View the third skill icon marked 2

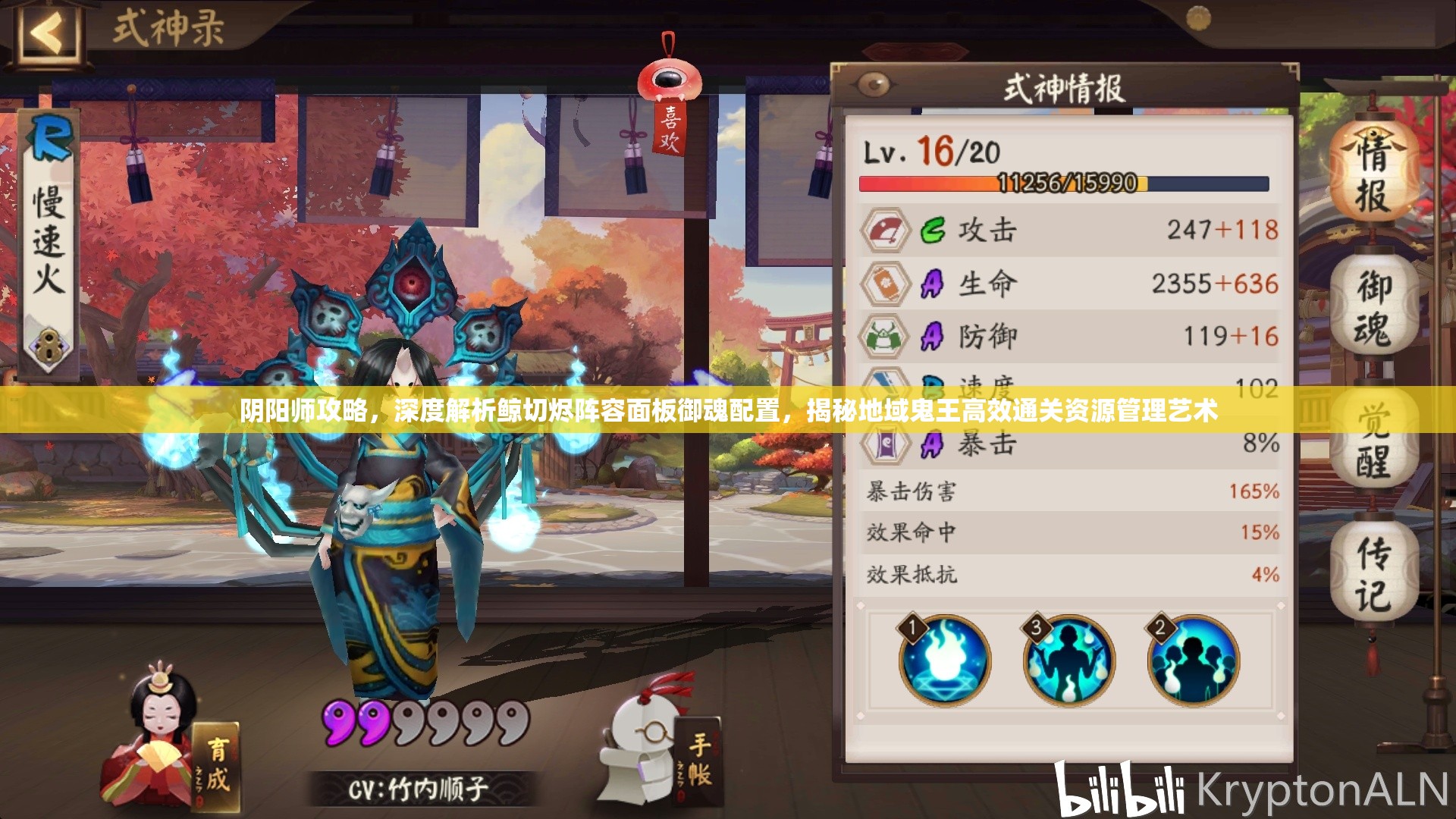[x=1192, y=661]
